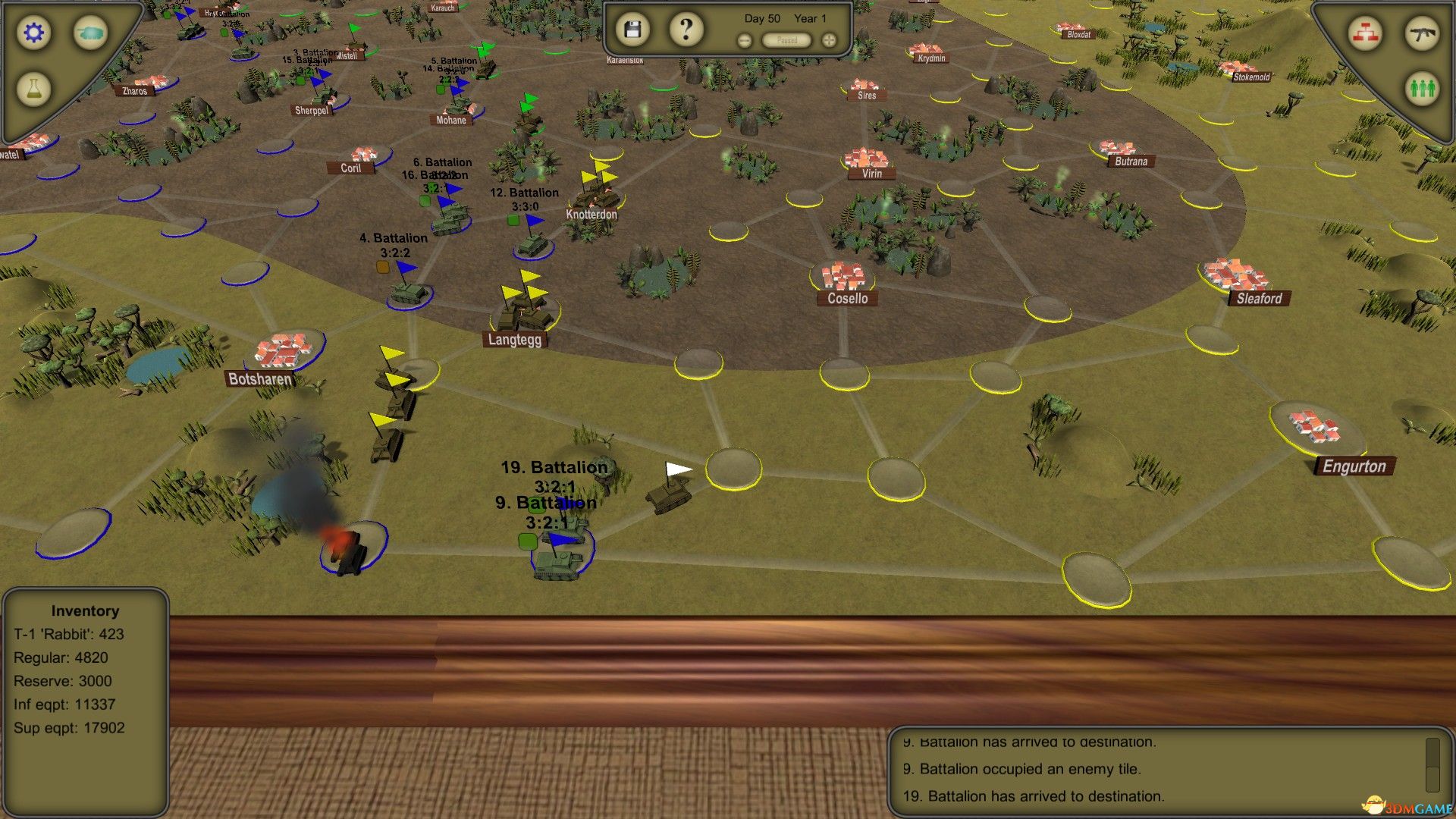Open the army hierarchy org-chart icon
This screenshot has height=819, width=1456.
coord(1365,33)
